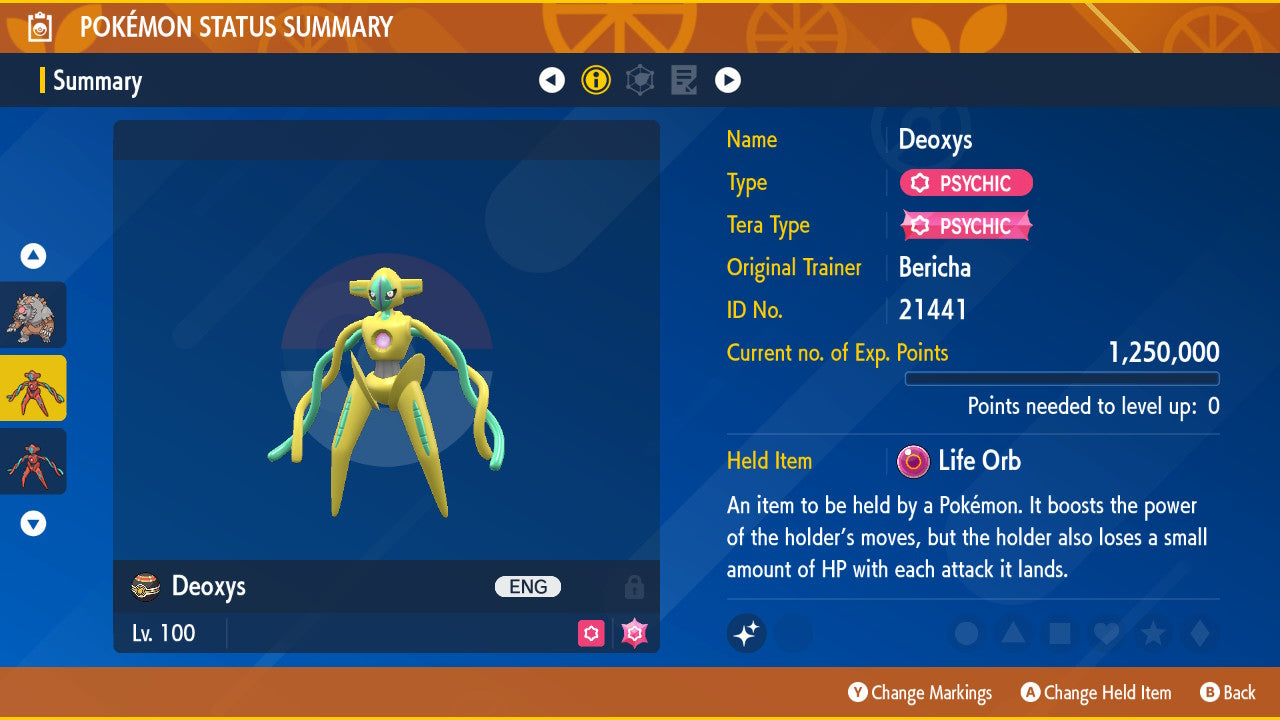Click the up arrow above party list
The width and height of the screenshot is (1280, 720).
click(x=33, y=256)
